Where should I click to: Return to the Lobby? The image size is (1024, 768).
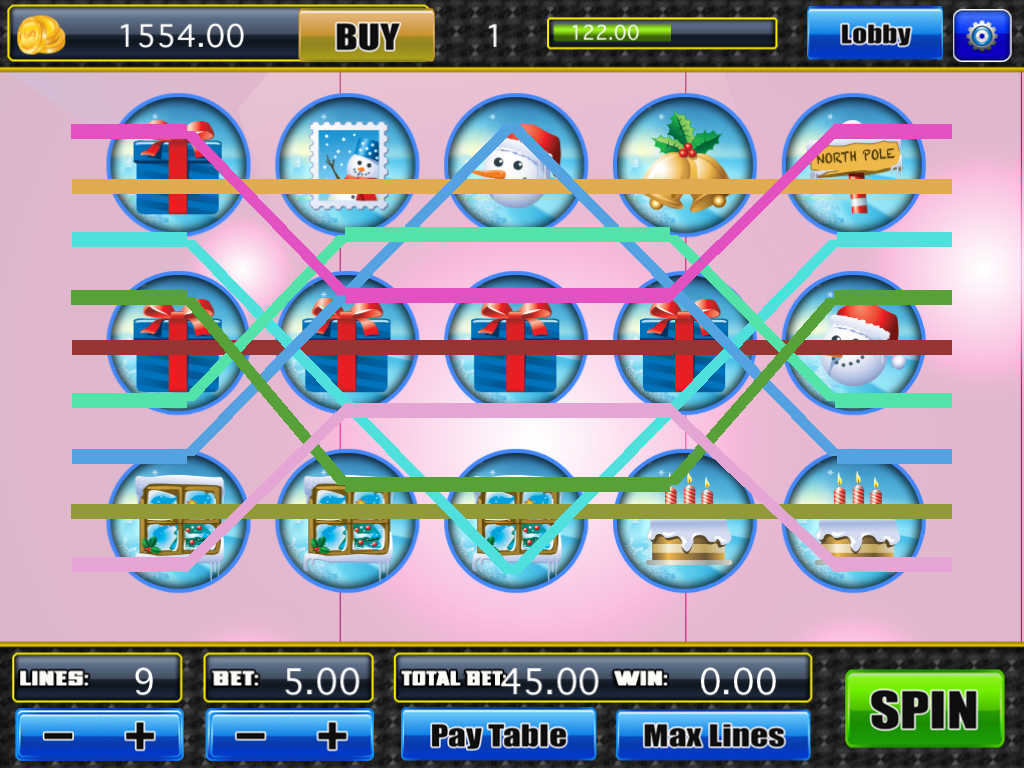tap(874, 35)
